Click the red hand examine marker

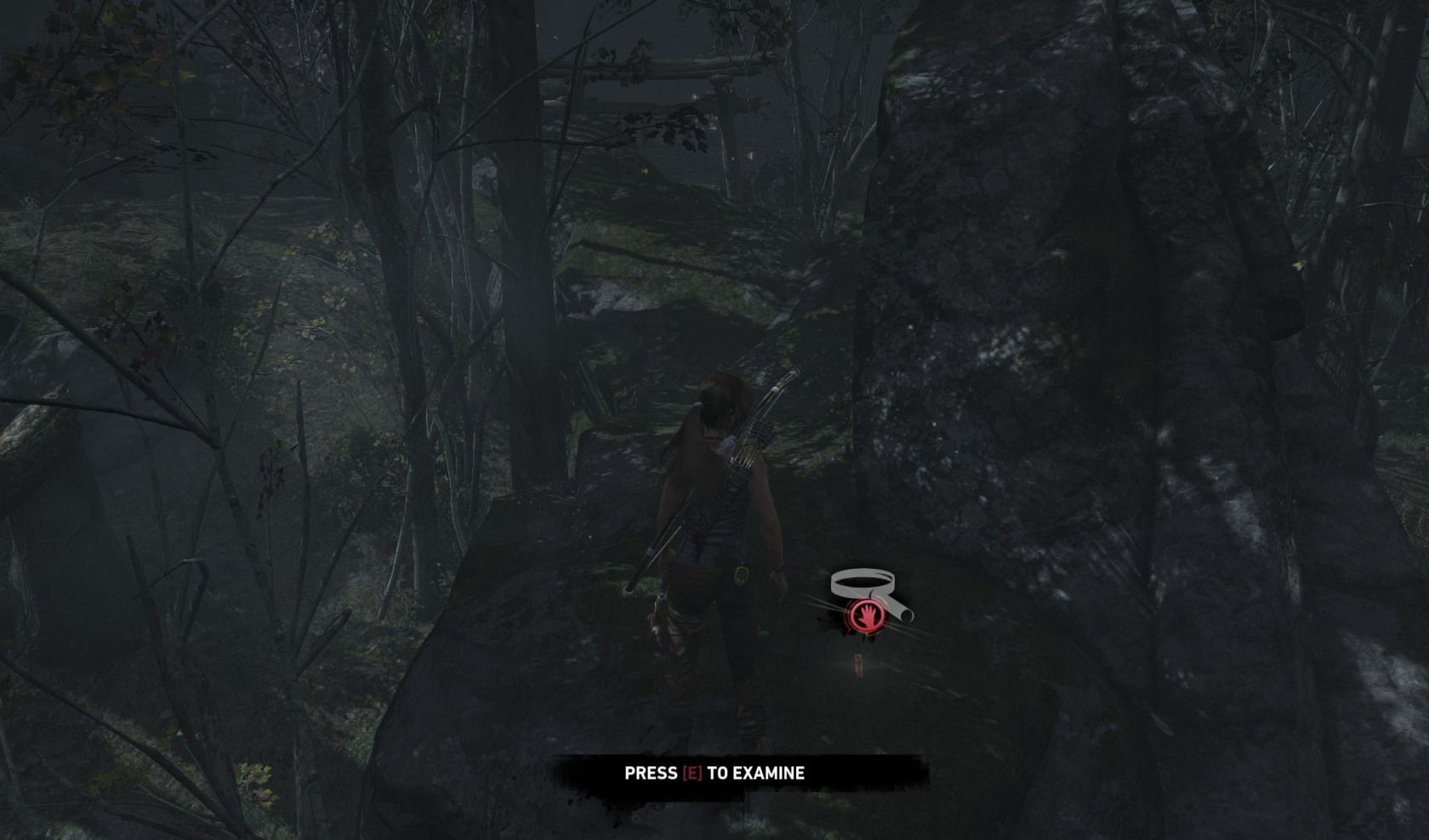click(x=865, y=616)
